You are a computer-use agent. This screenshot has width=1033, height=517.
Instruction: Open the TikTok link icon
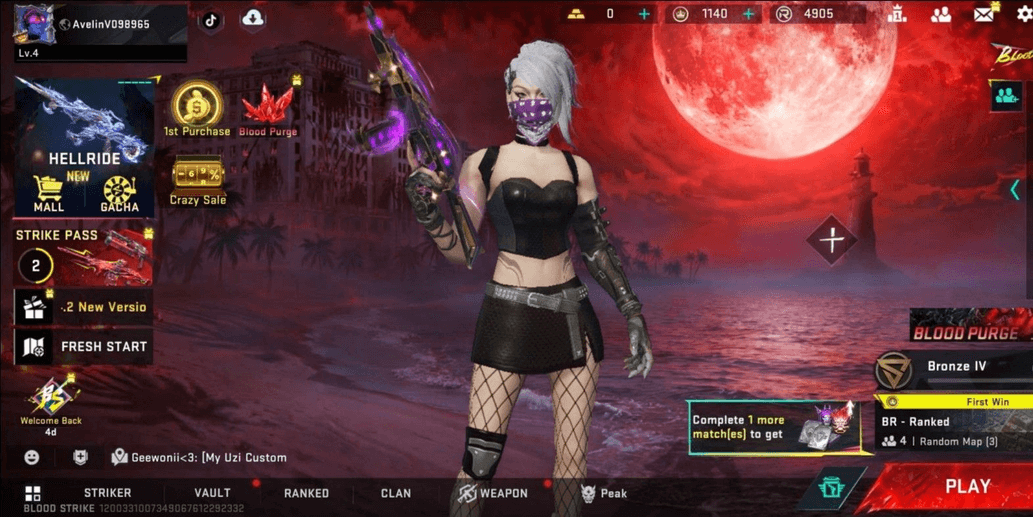pos(211,20)
